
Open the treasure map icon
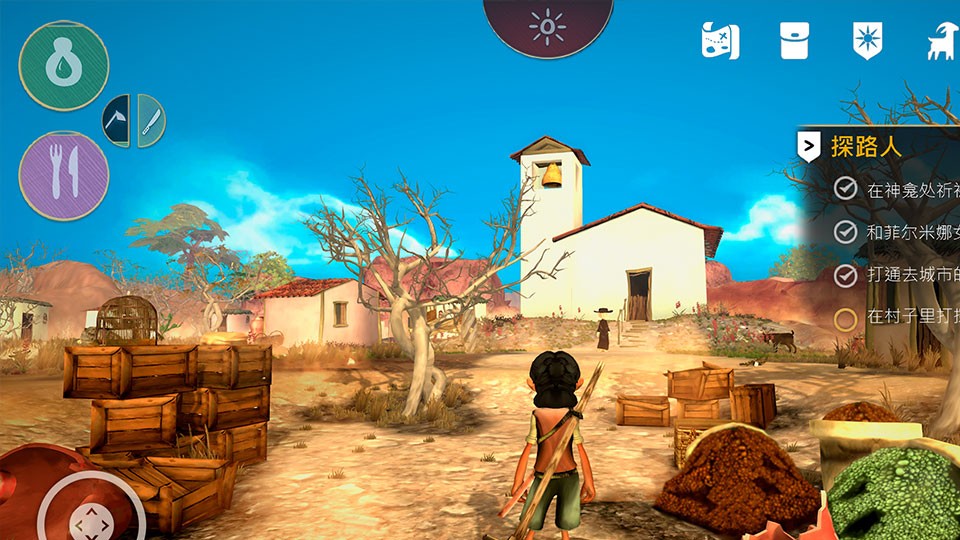click(720, 41)
